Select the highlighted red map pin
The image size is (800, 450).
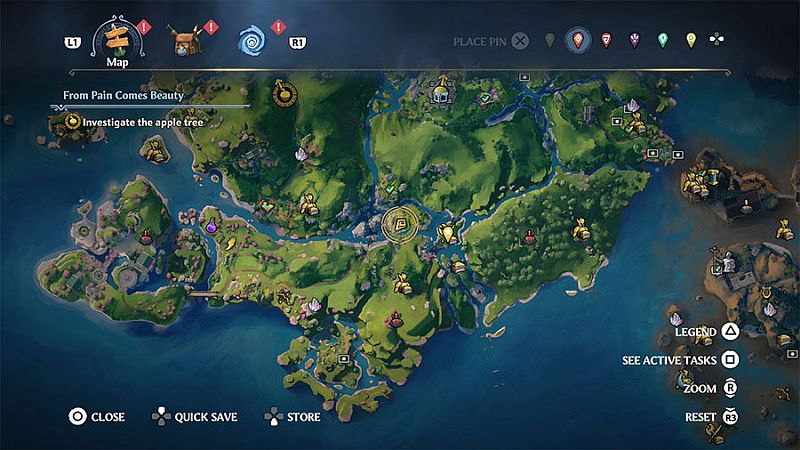point(577,41)
